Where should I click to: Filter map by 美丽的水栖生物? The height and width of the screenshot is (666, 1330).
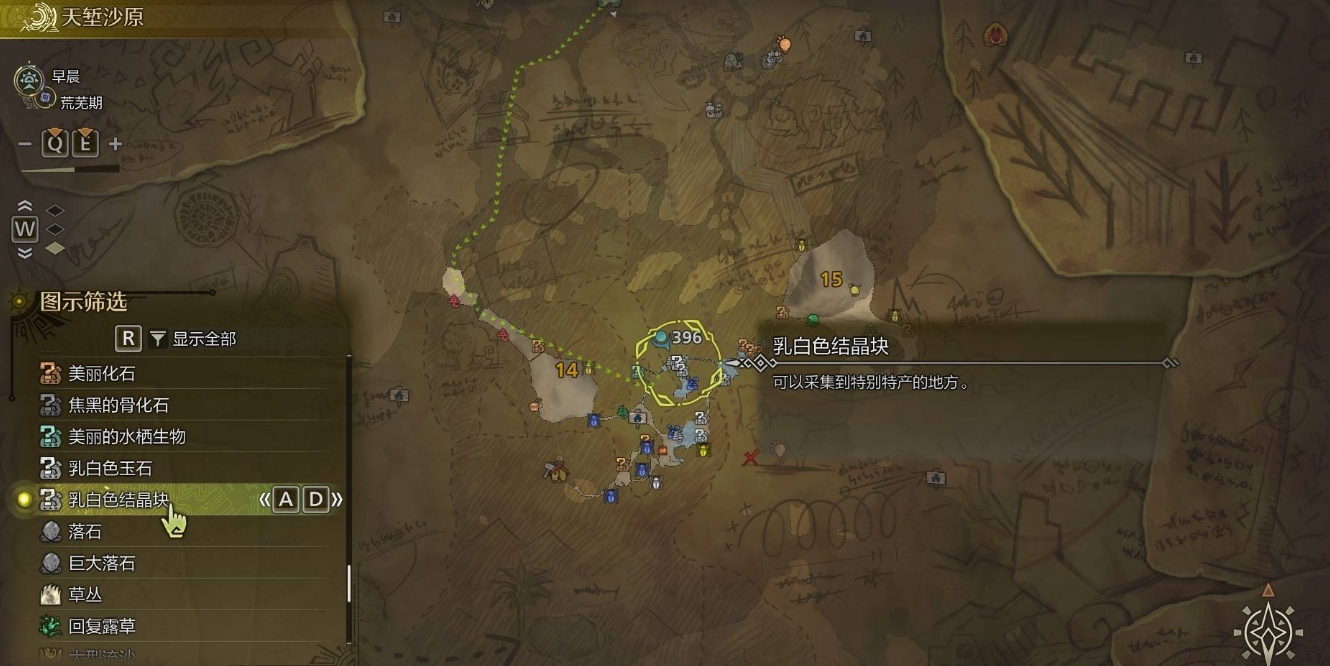tap(126, 437)
